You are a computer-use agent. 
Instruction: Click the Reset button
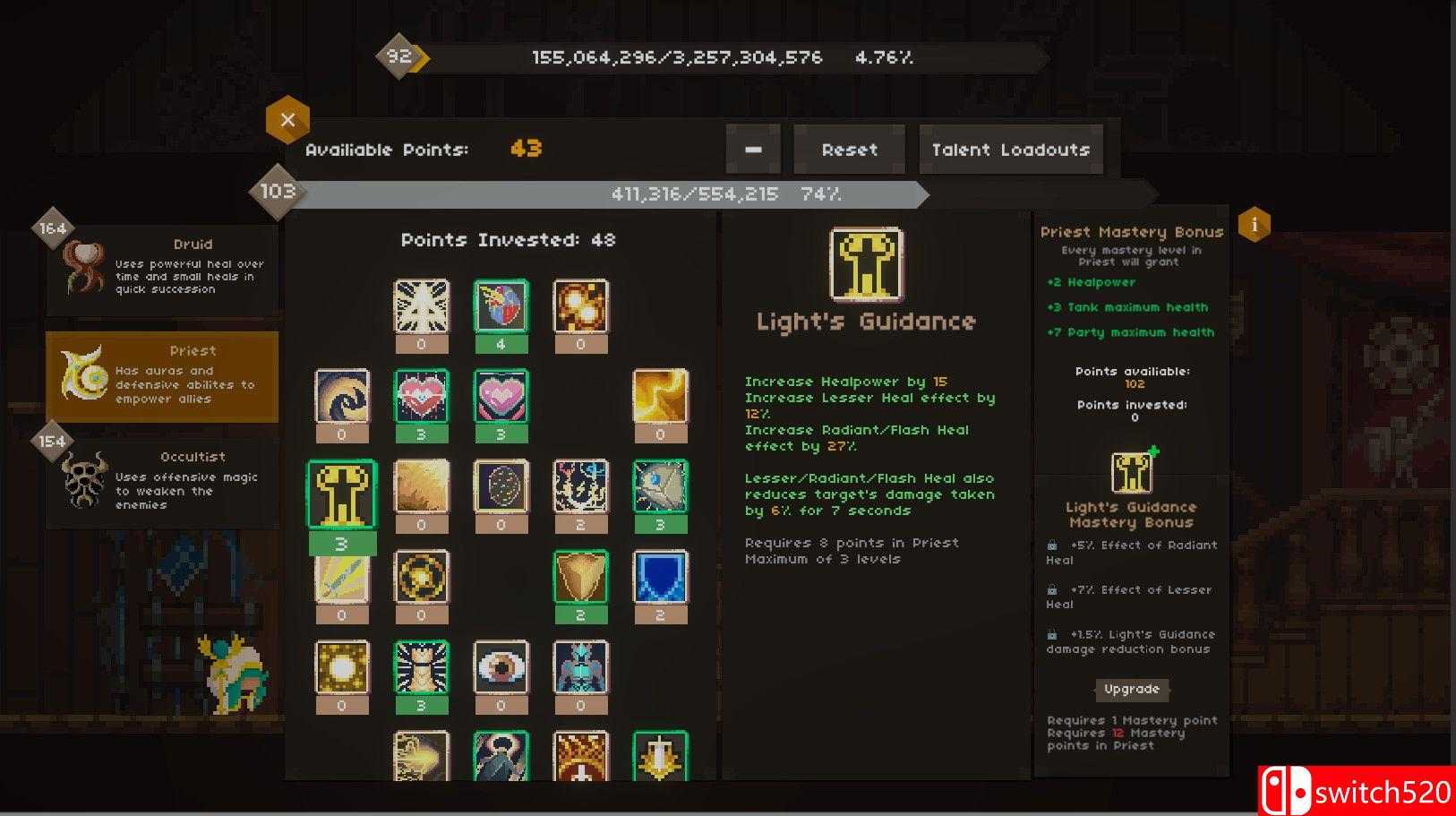[x=848, y=149]
